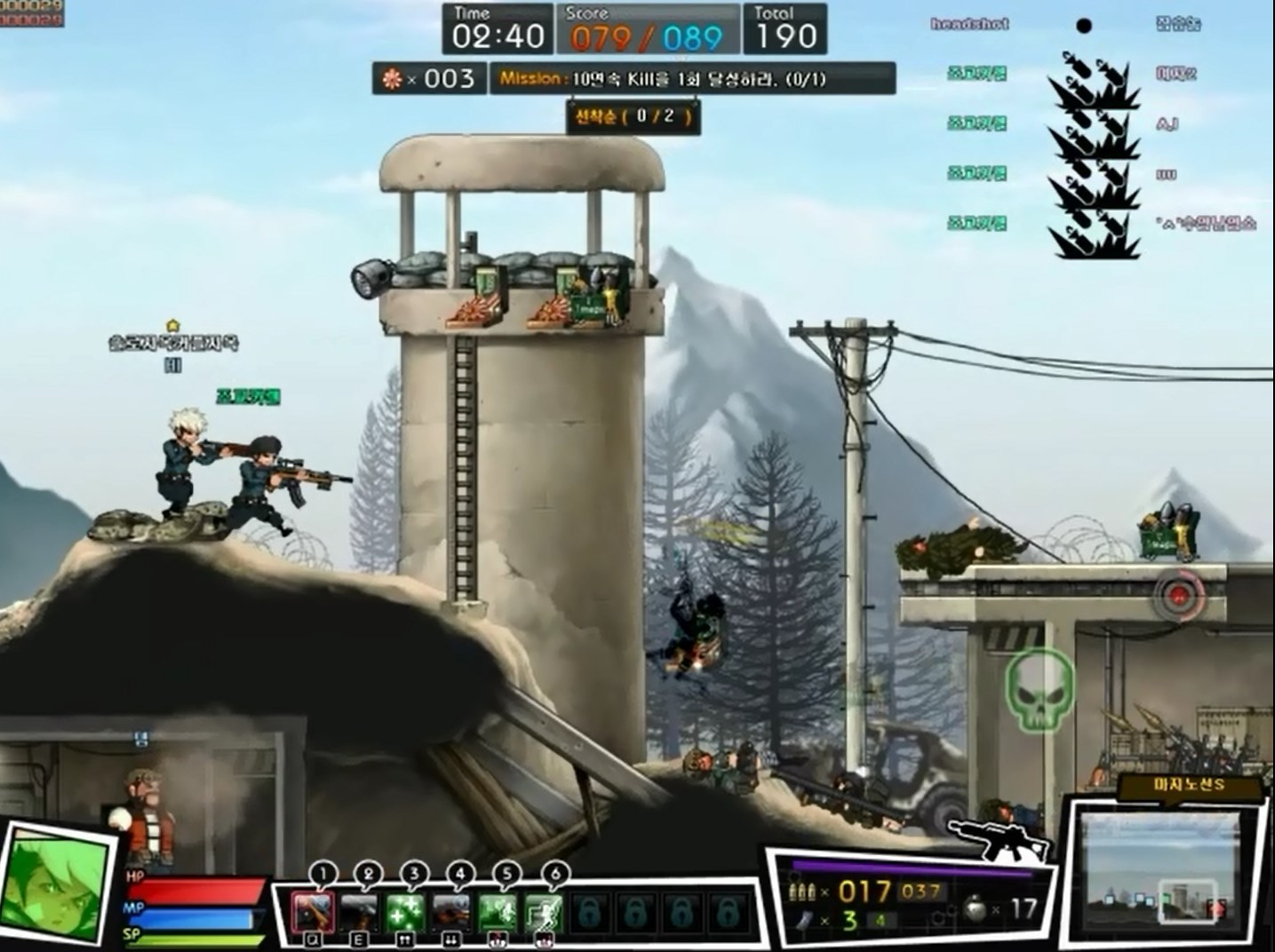Click the grenade icon in the ammo panel
The image size is (1275, 952).
975,908
